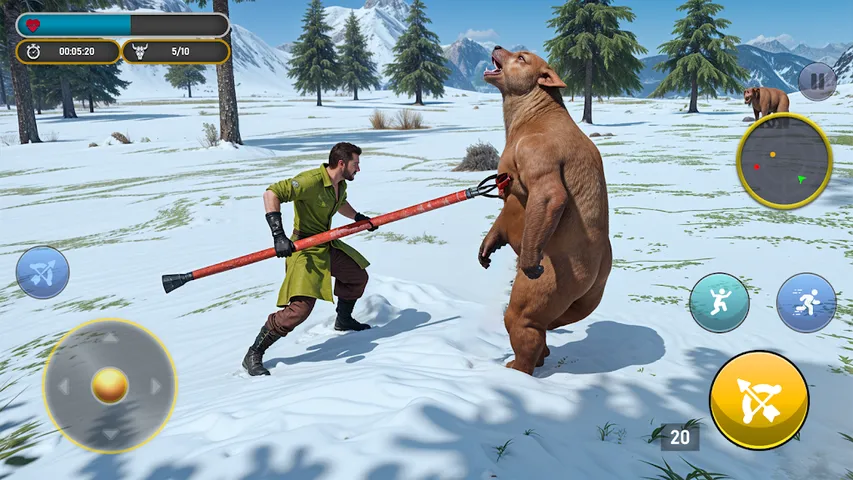Activate the teal jump action button
This screenshot has width=853, height=480.
[719, 302]
